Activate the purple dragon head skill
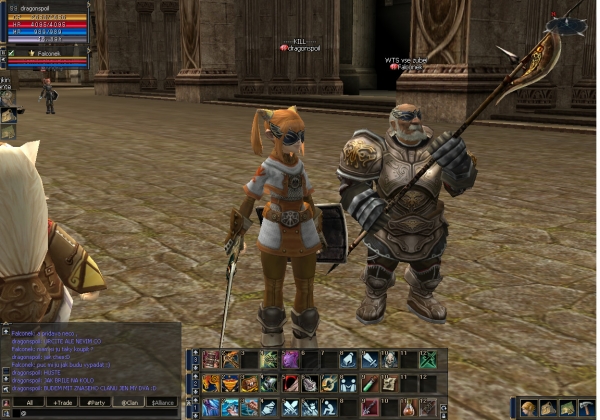Viewport: 600px width, 420px height. click(x=290, y=358)
